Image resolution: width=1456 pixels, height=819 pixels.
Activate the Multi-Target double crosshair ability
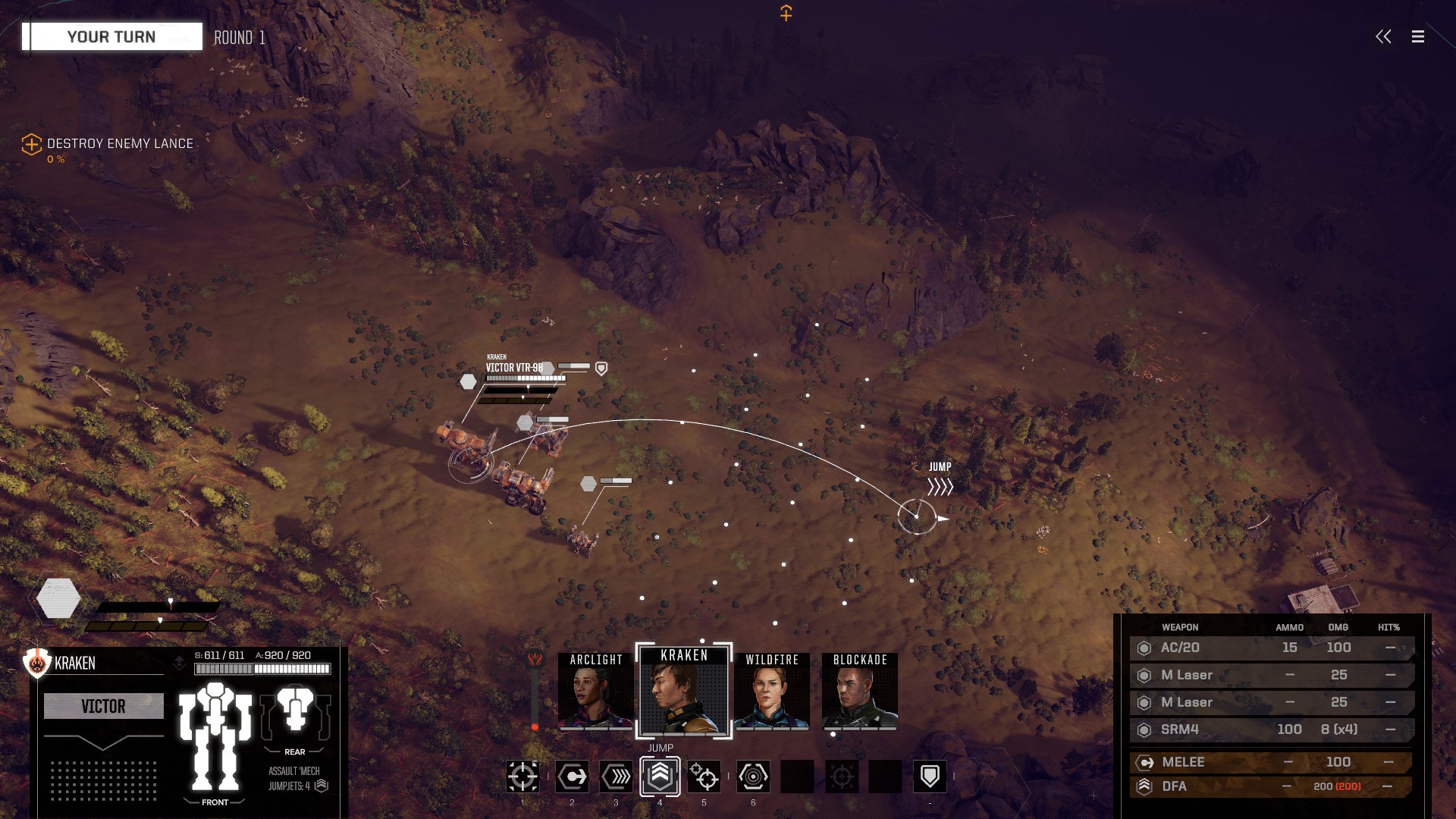(704, 777)
